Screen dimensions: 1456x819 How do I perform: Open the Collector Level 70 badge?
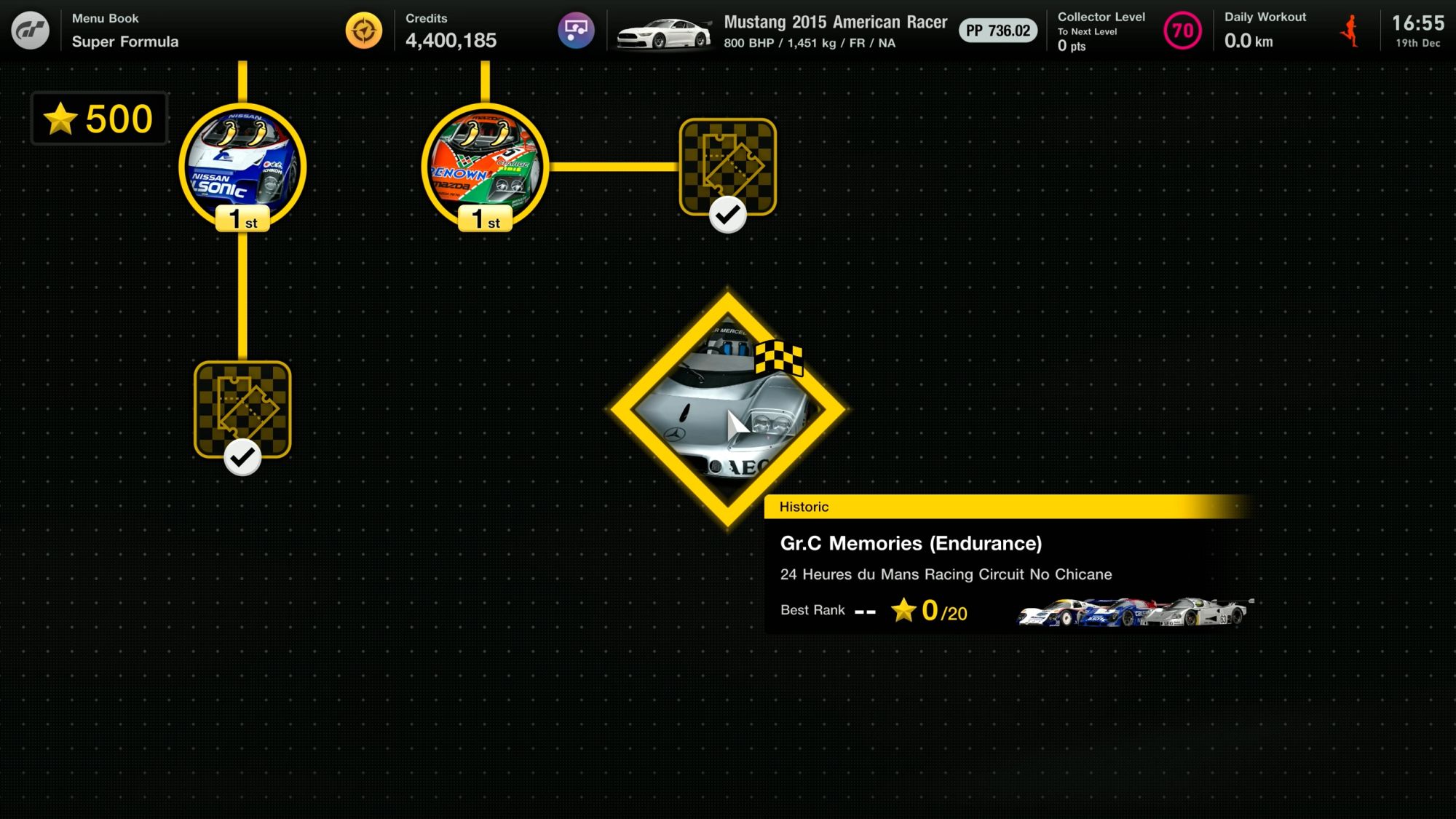click(x=1182, y=31)
